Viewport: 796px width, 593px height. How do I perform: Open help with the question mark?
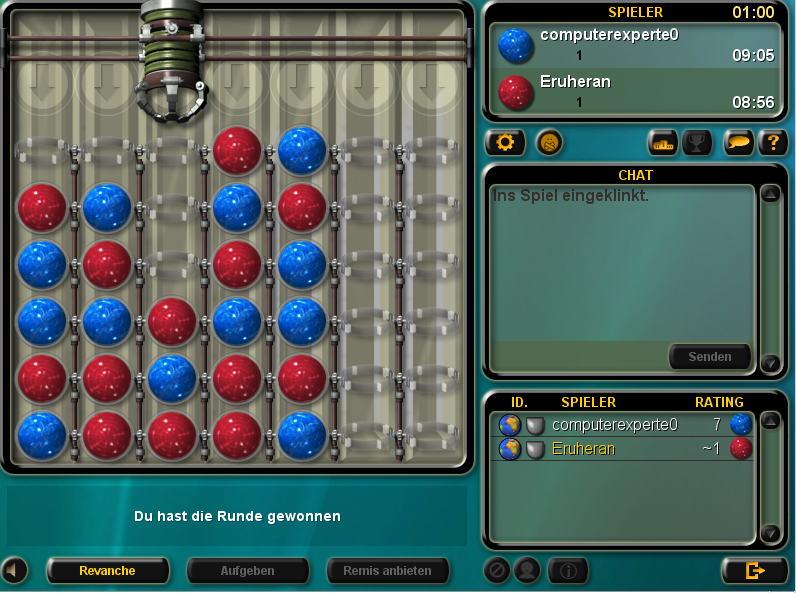(772, 143)
